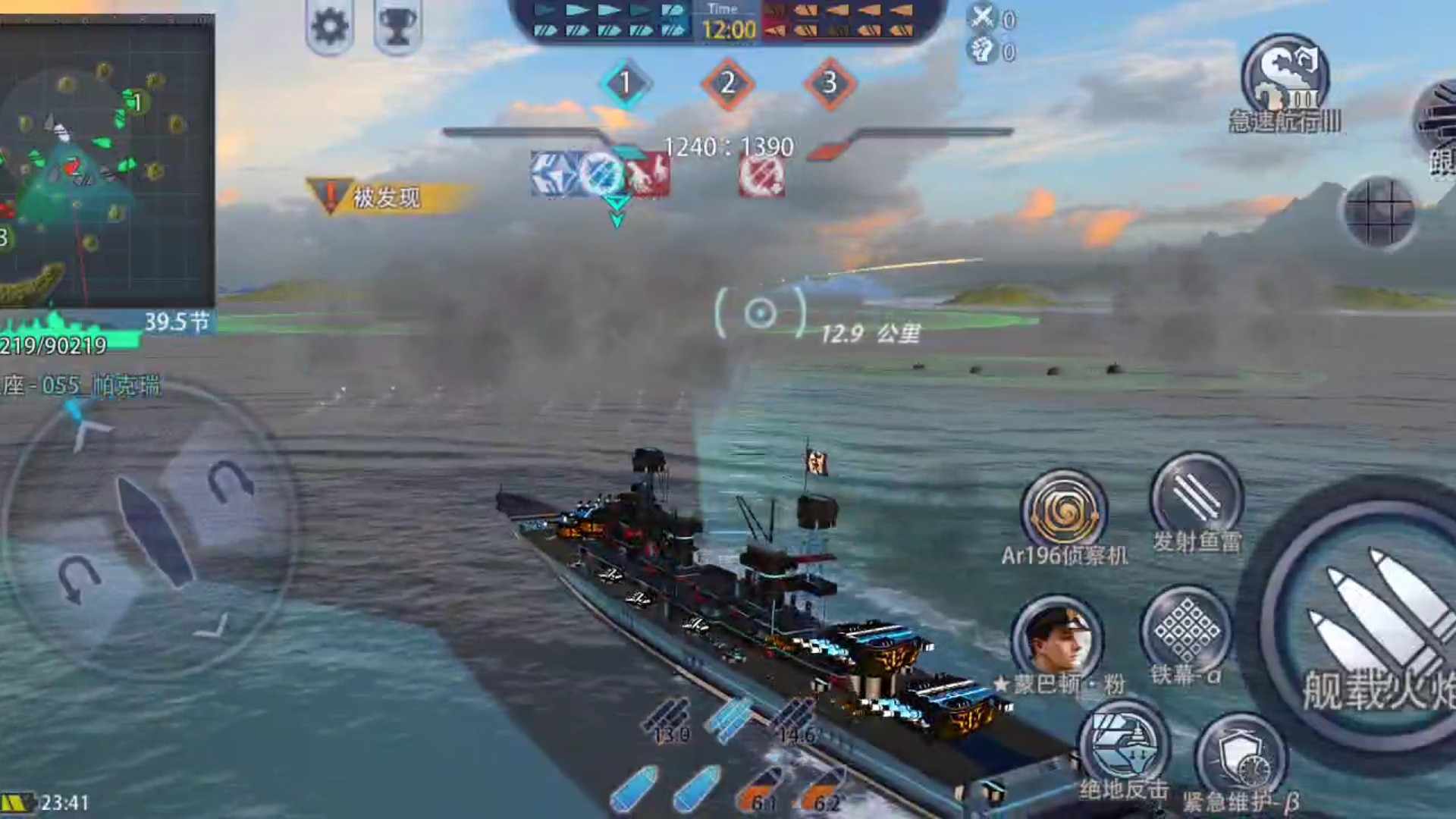Use the 铁幕-α ability
The width and height of the screenshot is (1456, 819).
click(x=1187, y=629)
